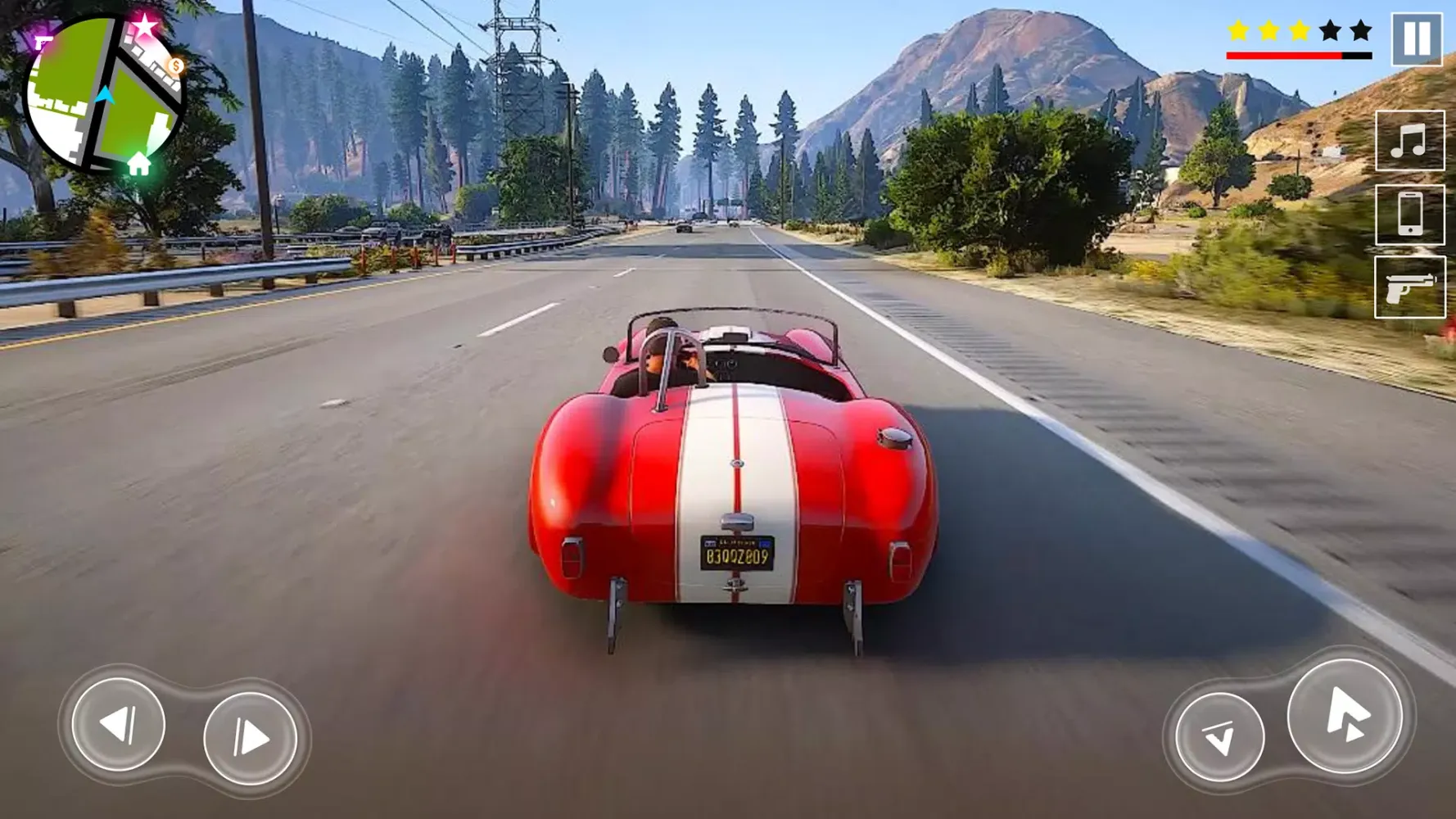Tap the orange dollar coin marker on the minimap
Image resolution: width=1456 pixels, height=819 pixels.
coord(175,65)
